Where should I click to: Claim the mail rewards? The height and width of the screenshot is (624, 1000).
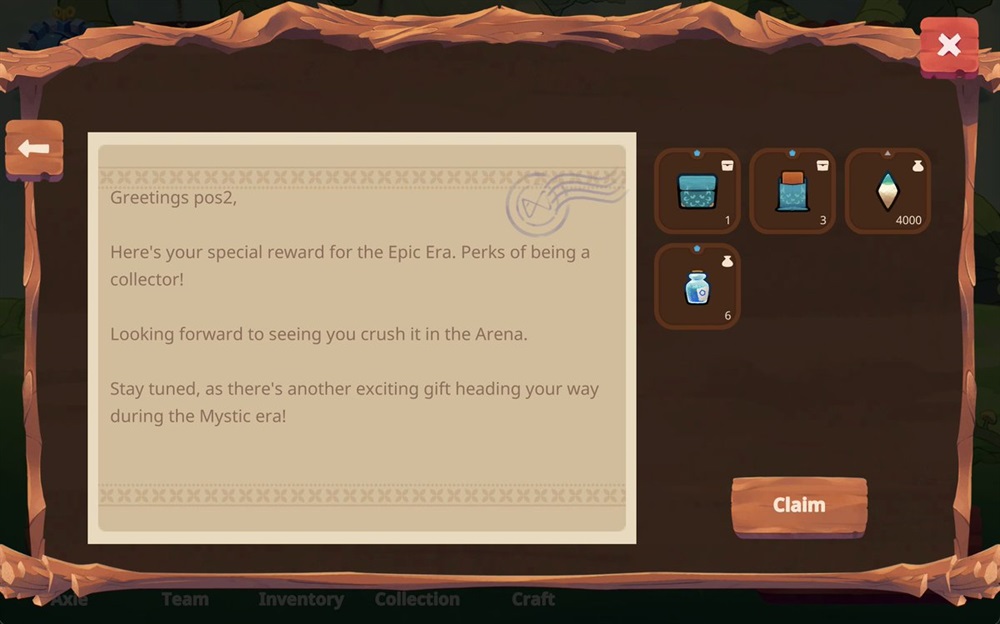coord(798,505)
